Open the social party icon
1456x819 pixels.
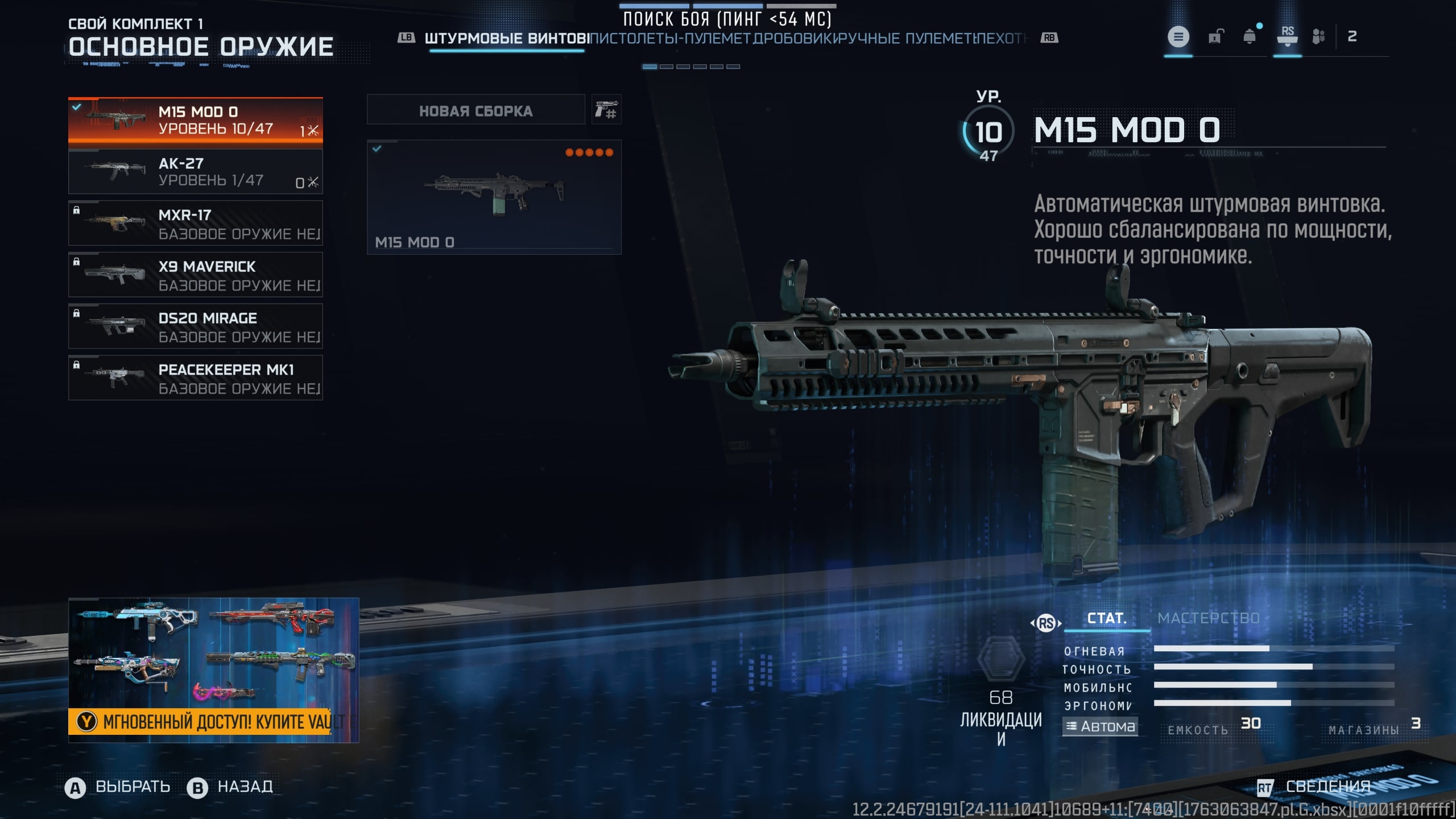point(1318,37)
